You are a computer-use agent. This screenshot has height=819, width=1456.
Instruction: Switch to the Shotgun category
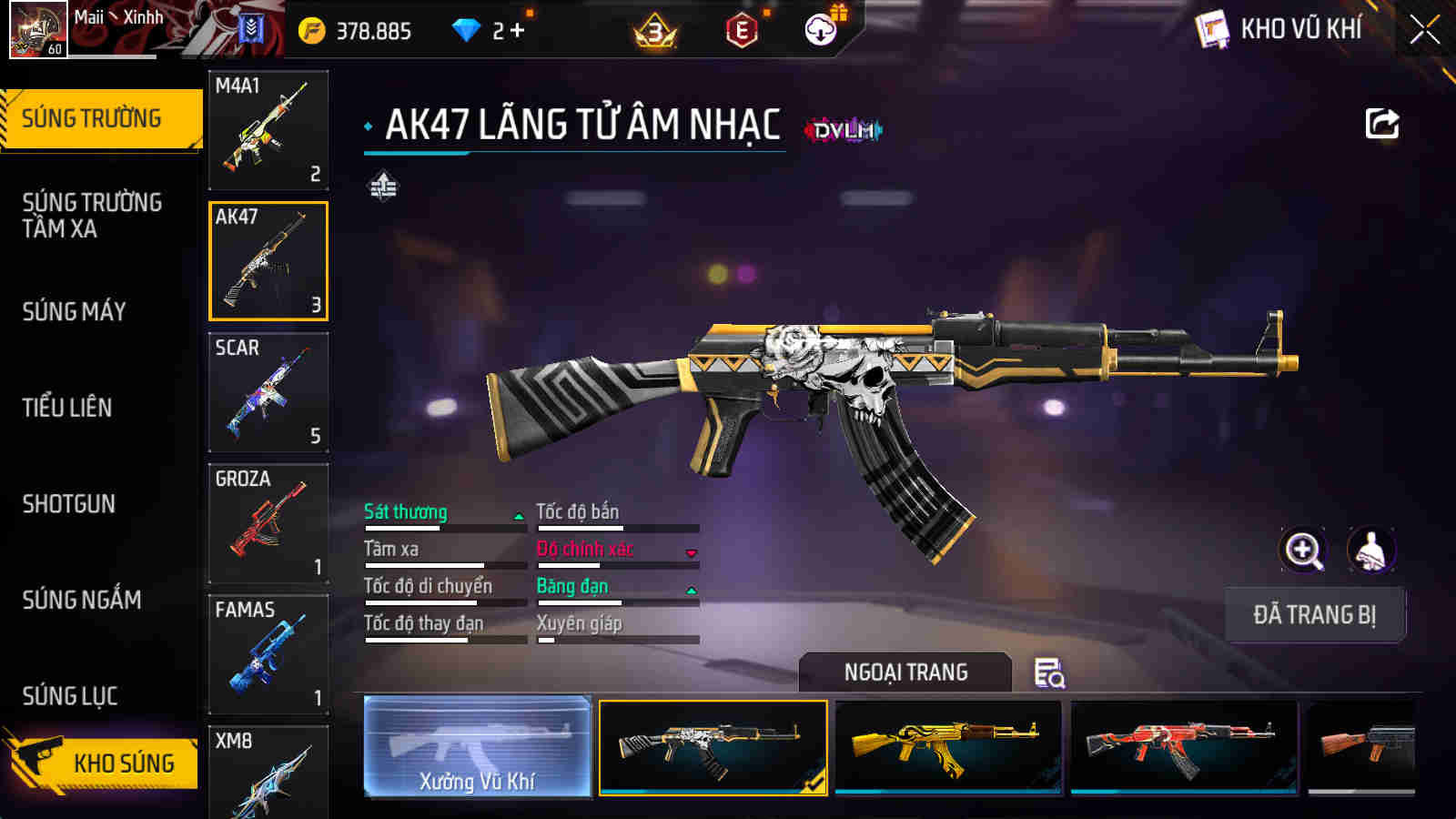(69, 504)
